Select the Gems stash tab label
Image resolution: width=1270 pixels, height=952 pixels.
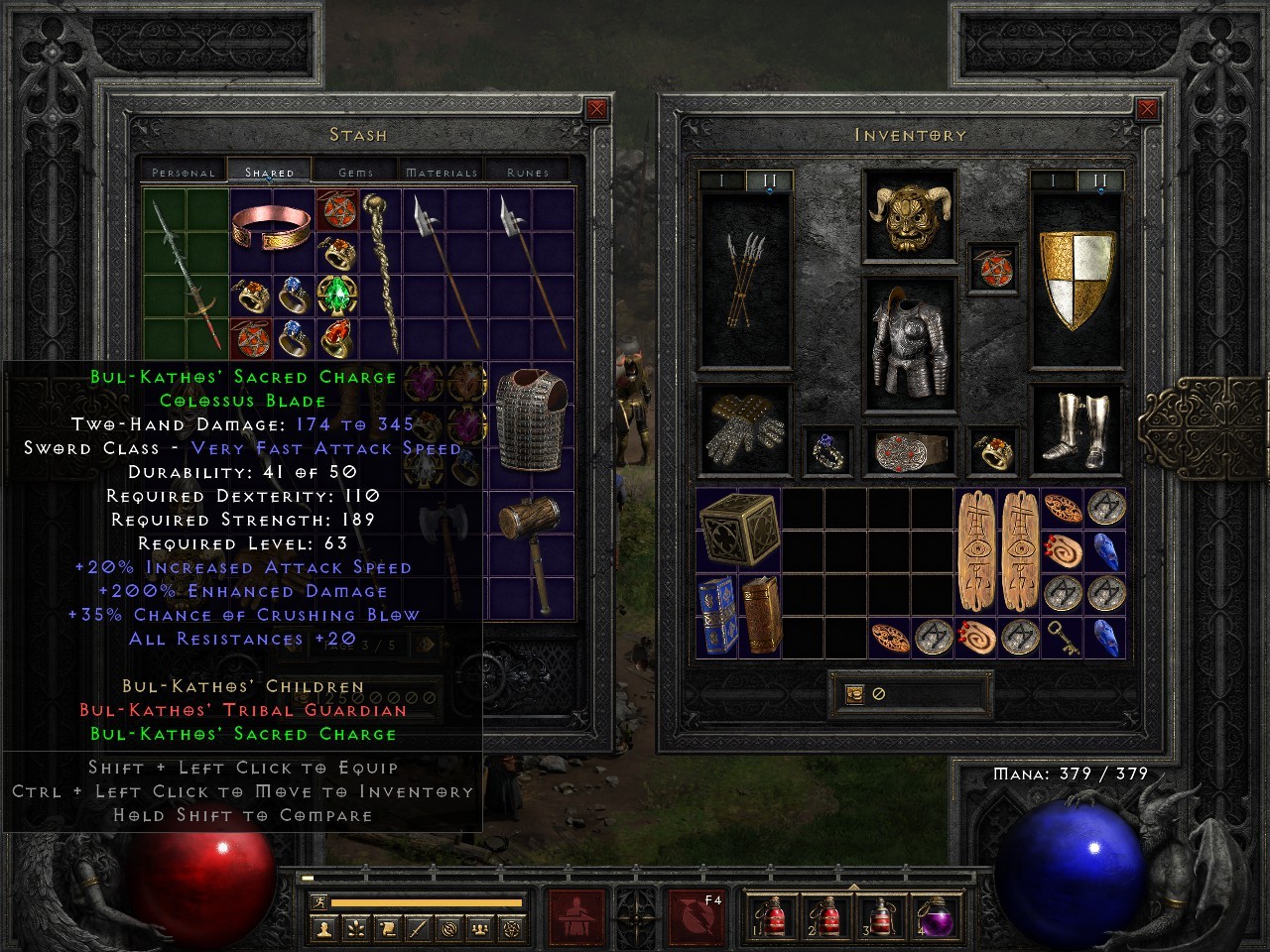[353, 171]
